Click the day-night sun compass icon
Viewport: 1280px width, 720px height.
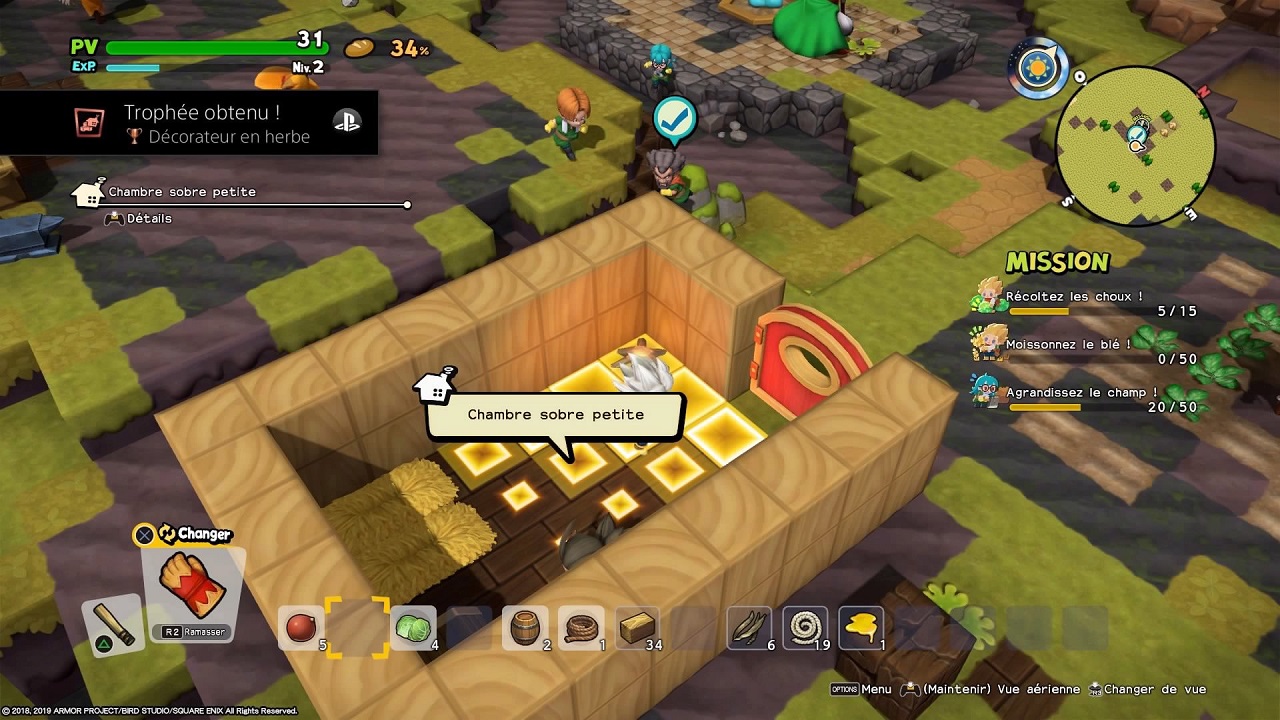pyautogui.click(x=1038, y=69)
